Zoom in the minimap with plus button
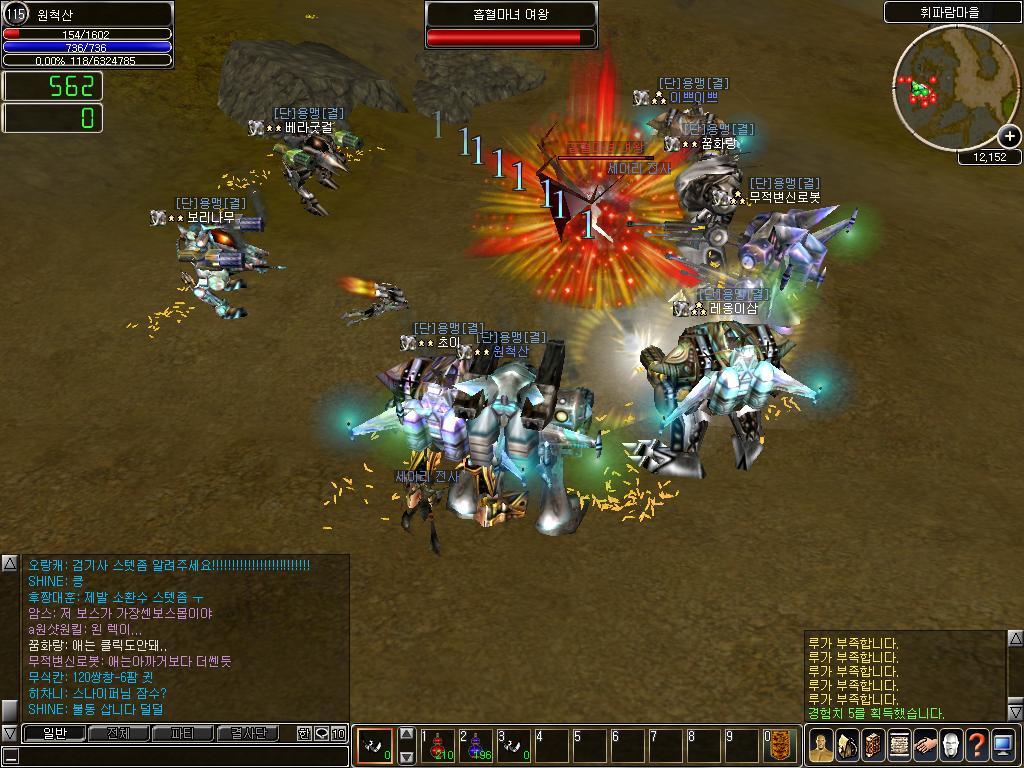The height and width of the screenshot is (768, 1024). coord(1010,137)
